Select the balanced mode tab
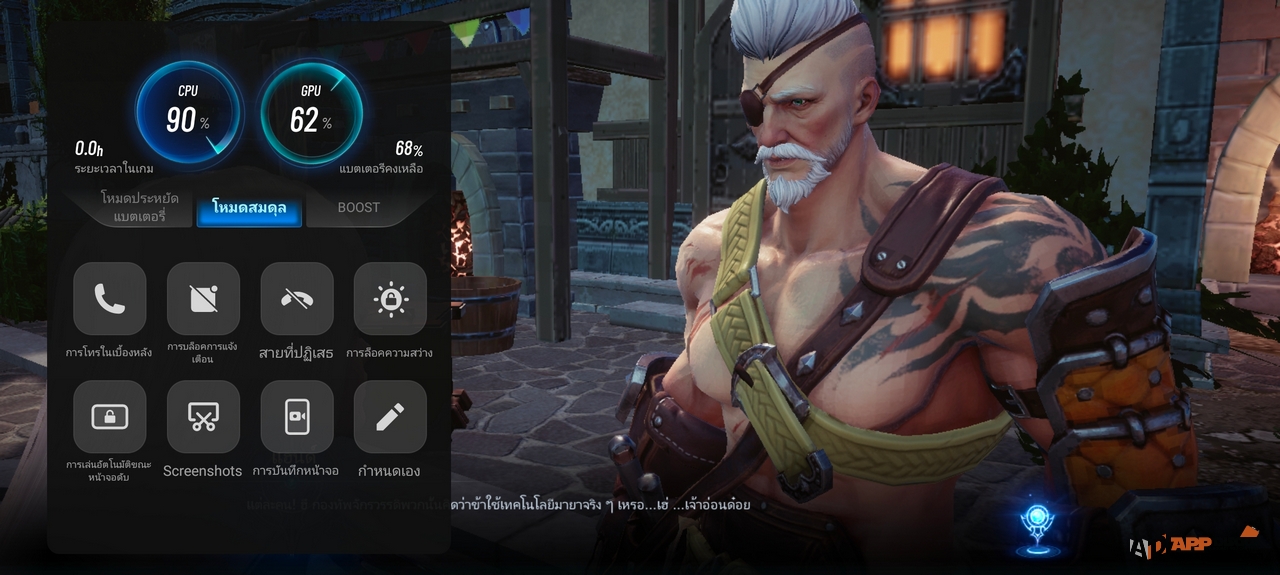 (x=249, y=208)
